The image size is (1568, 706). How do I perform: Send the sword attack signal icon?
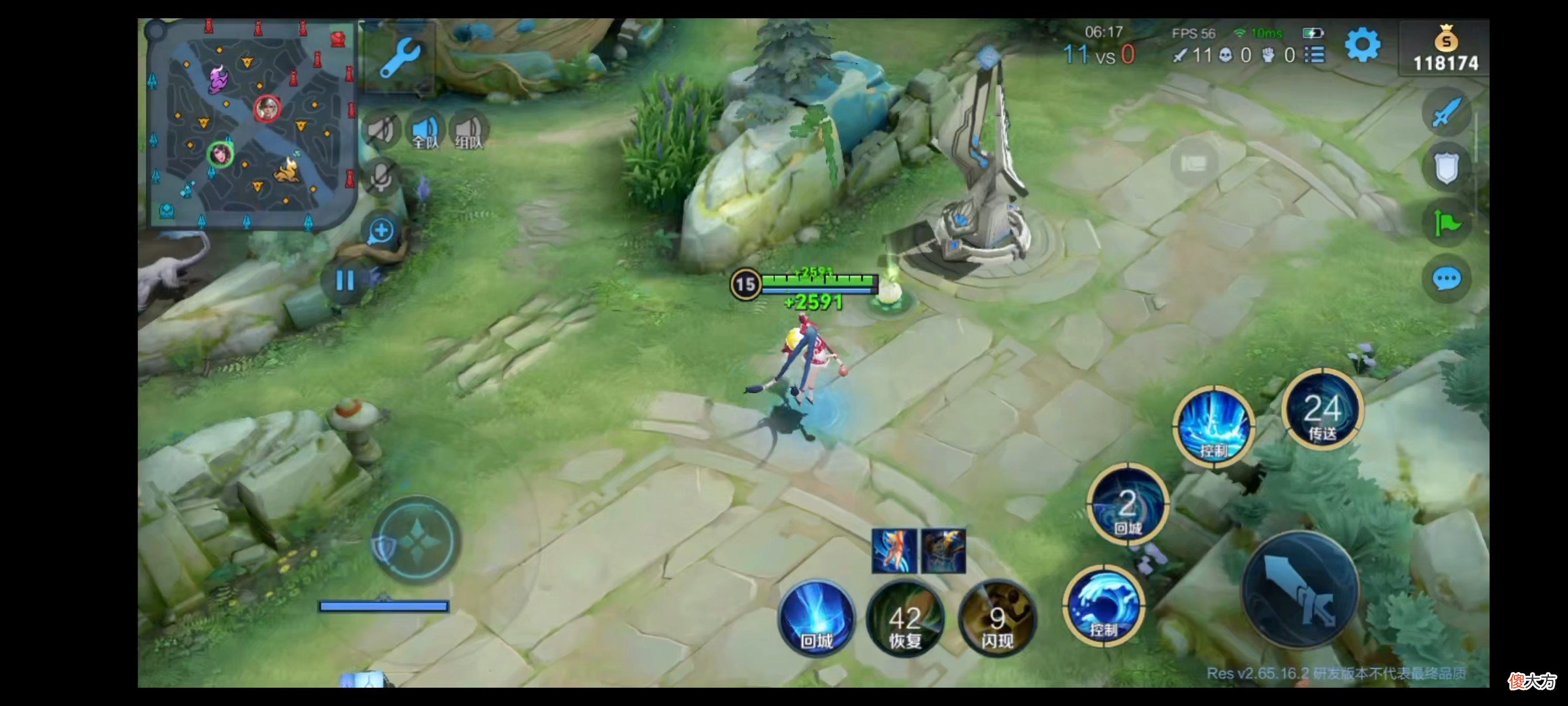click(1446, 112)
